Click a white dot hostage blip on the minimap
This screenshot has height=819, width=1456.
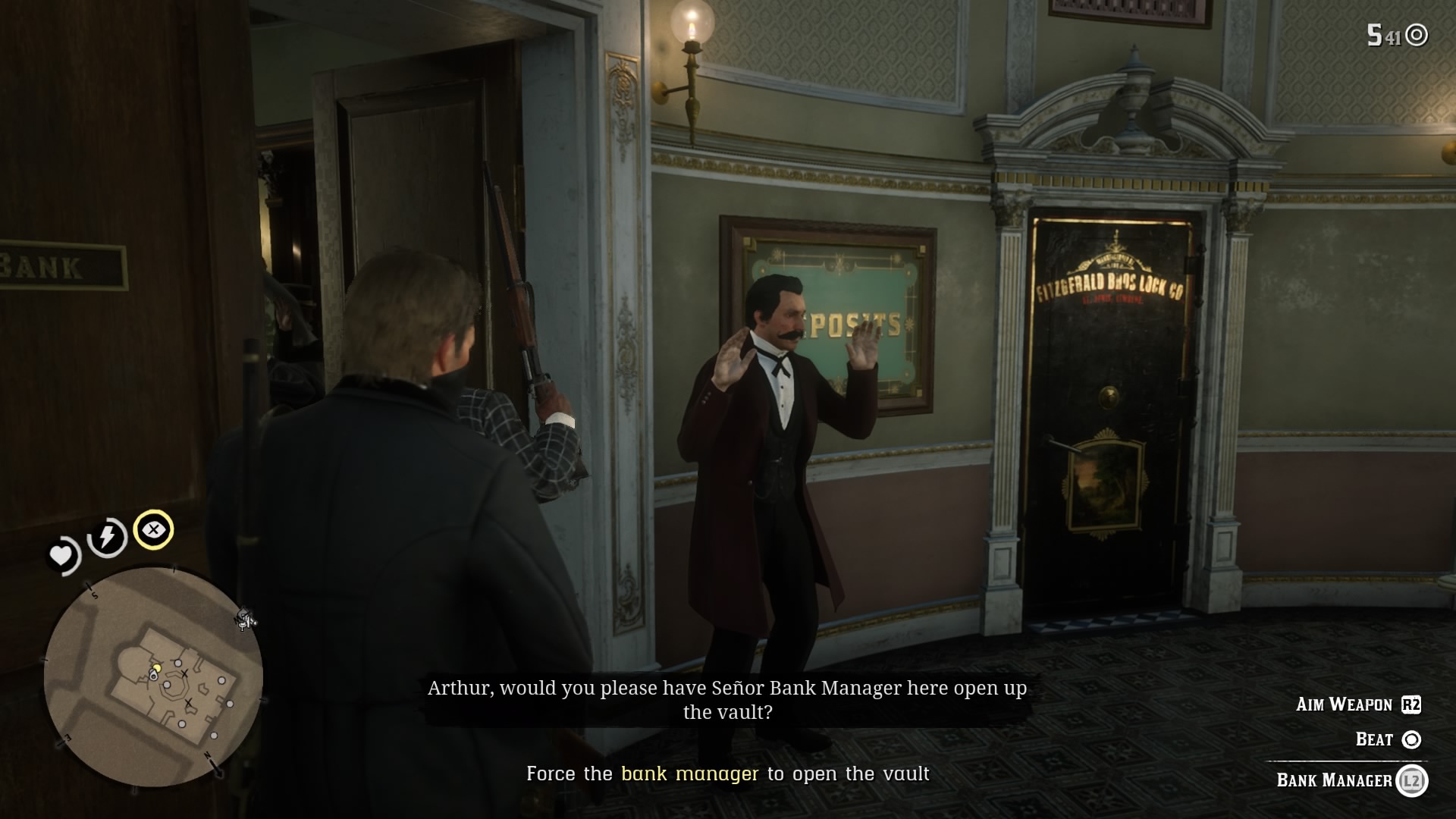click(178, 662)
